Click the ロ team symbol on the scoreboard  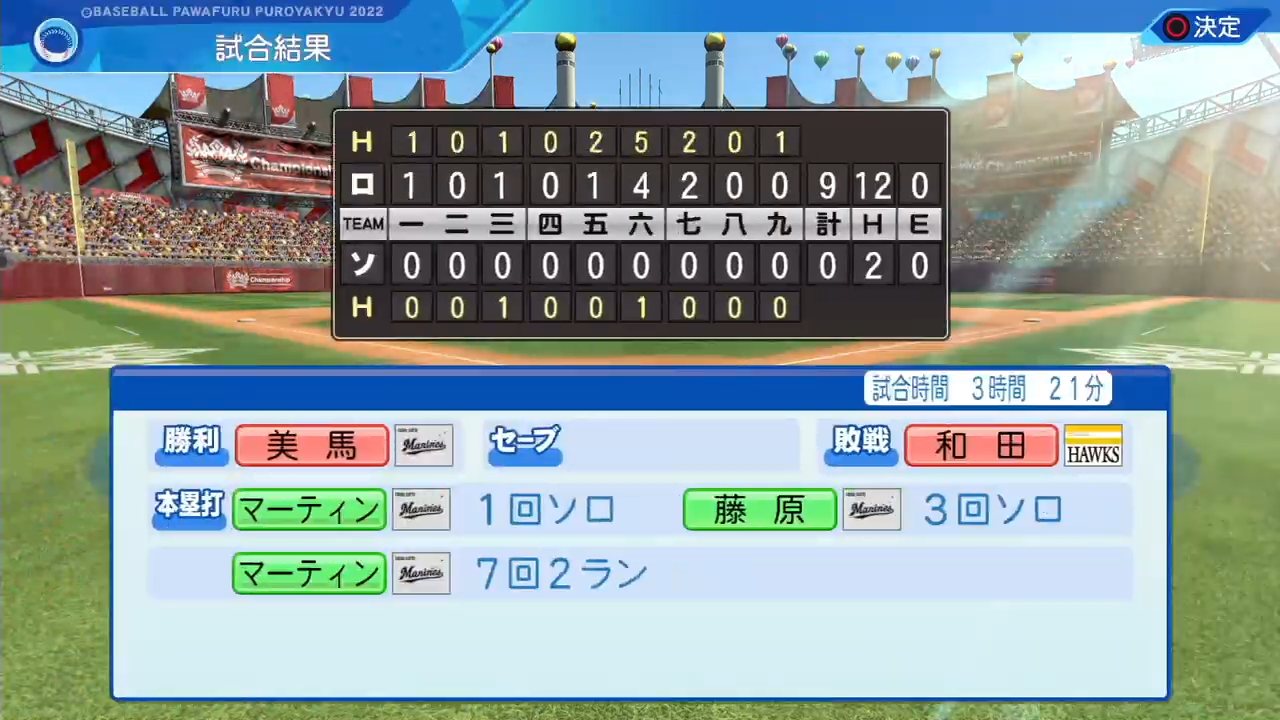[x=362, y=185]
